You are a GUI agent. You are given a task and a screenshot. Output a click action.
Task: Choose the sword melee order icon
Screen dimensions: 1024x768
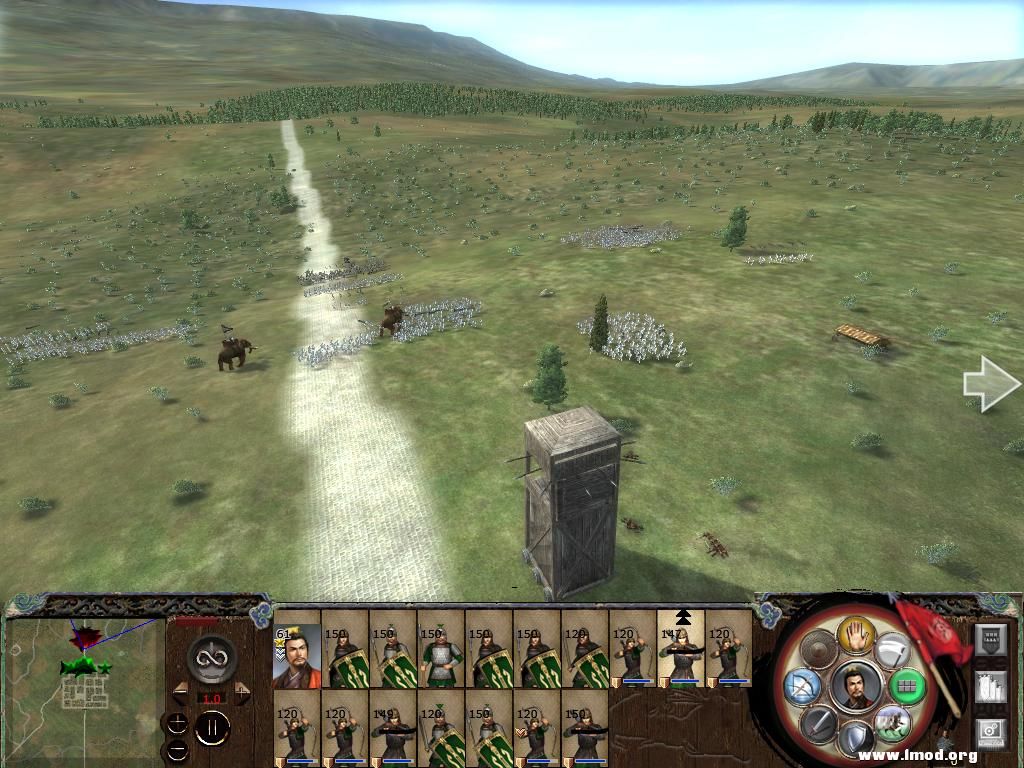818,723
